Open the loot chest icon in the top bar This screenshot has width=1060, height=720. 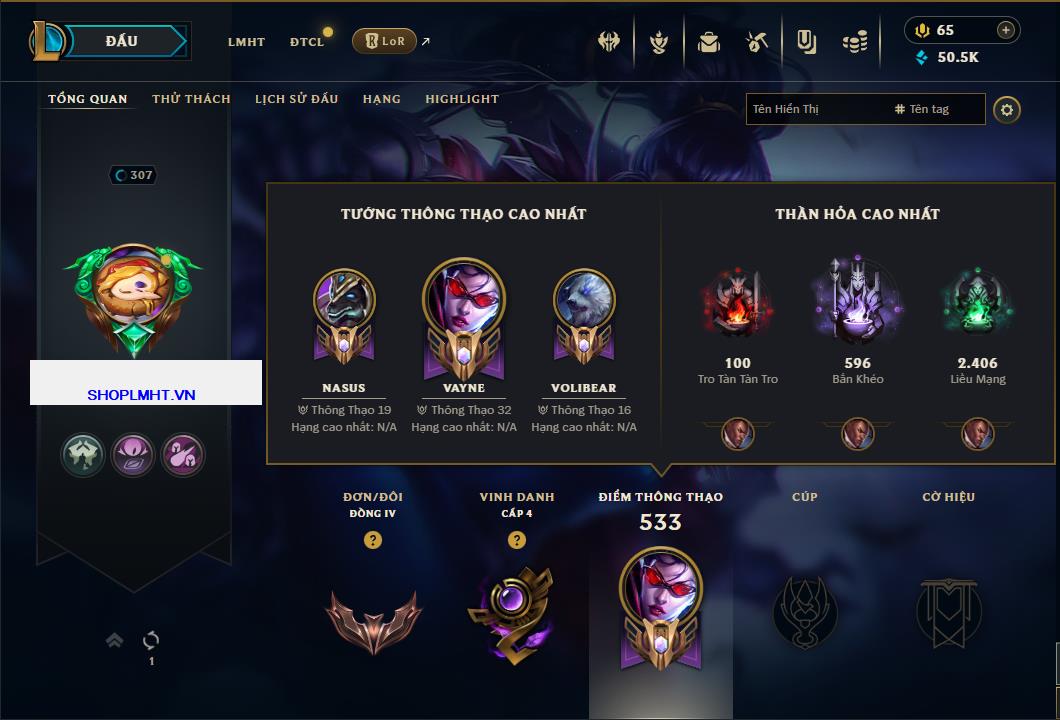click(709, 42)
